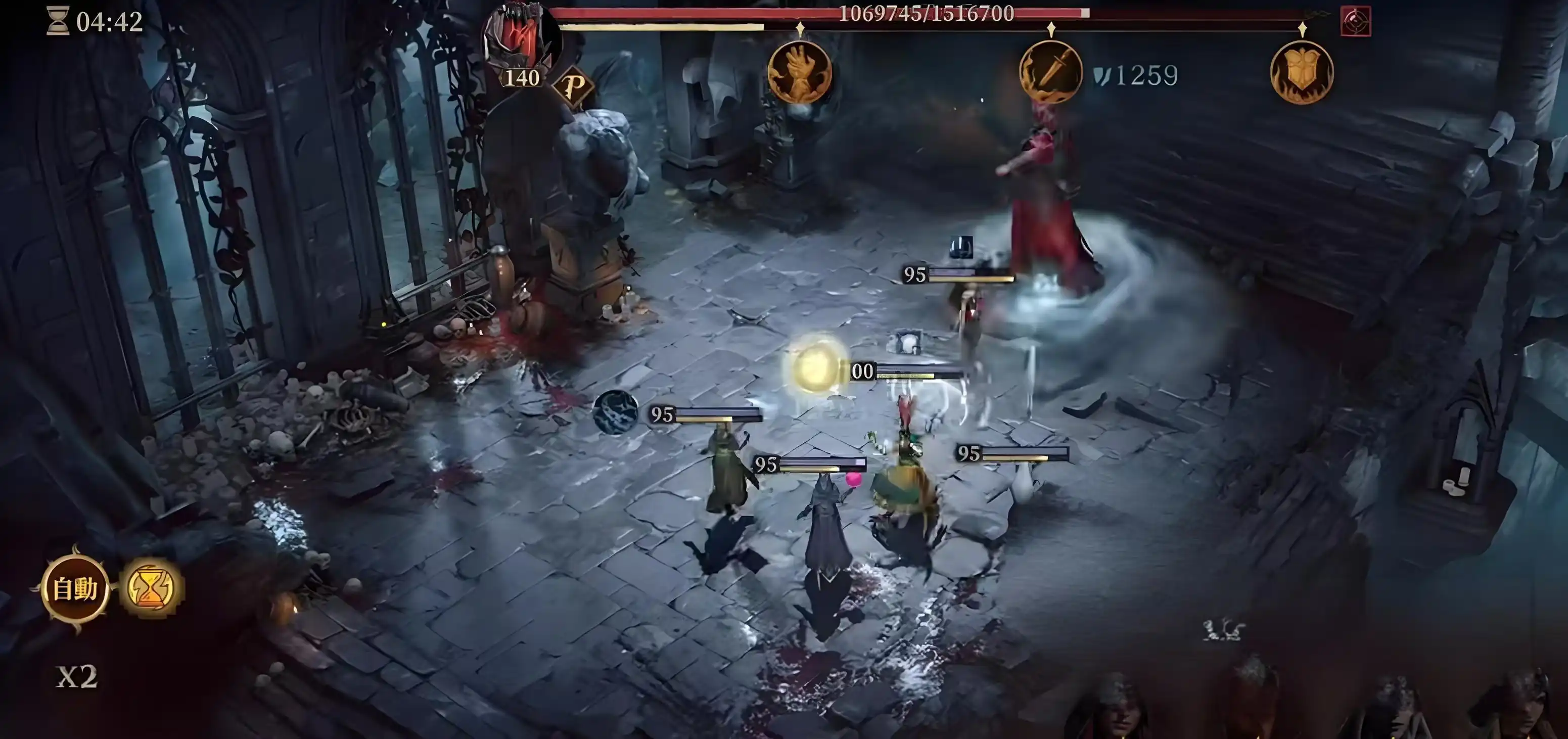Select the boss portrait with level 140
The height and width of the screenshot is (739, 1568).
click(x=521, y=41)
